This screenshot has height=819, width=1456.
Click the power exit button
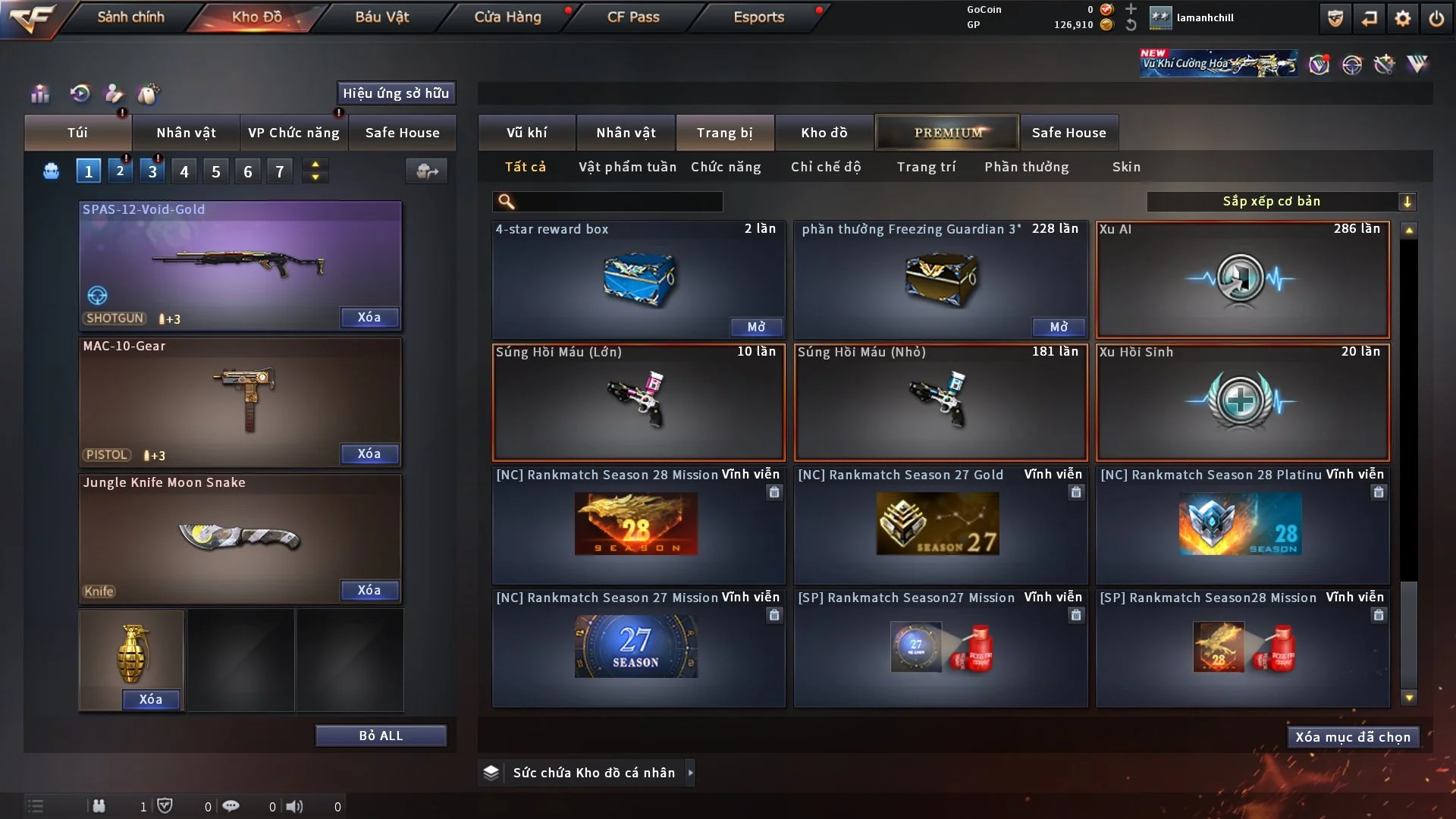pos(1436,18)
